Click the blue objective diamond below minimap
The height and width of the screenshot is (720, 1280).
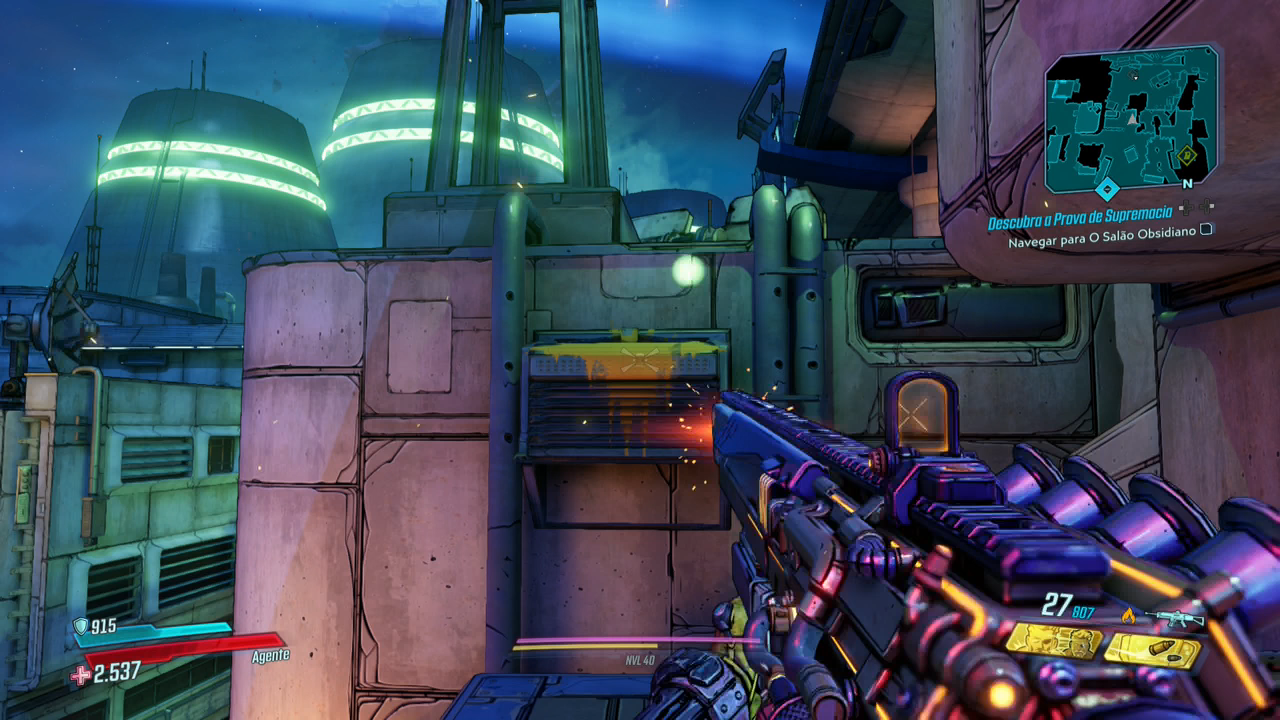(x=1106, y=189)
